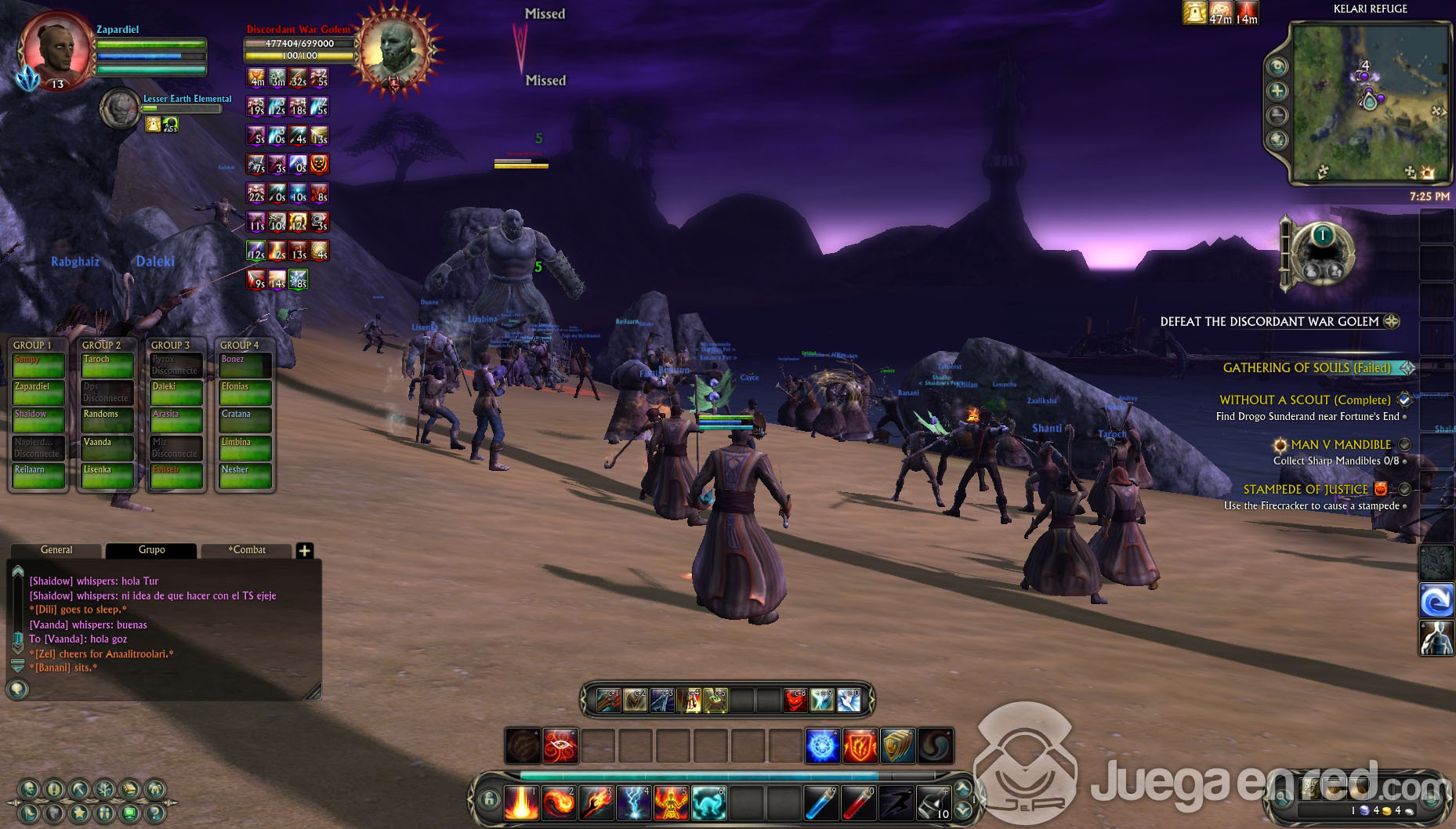This screenshot has width=1456, height=829.
Task: Activate the golden shield buff ability
Action: (x=897, y=746)
